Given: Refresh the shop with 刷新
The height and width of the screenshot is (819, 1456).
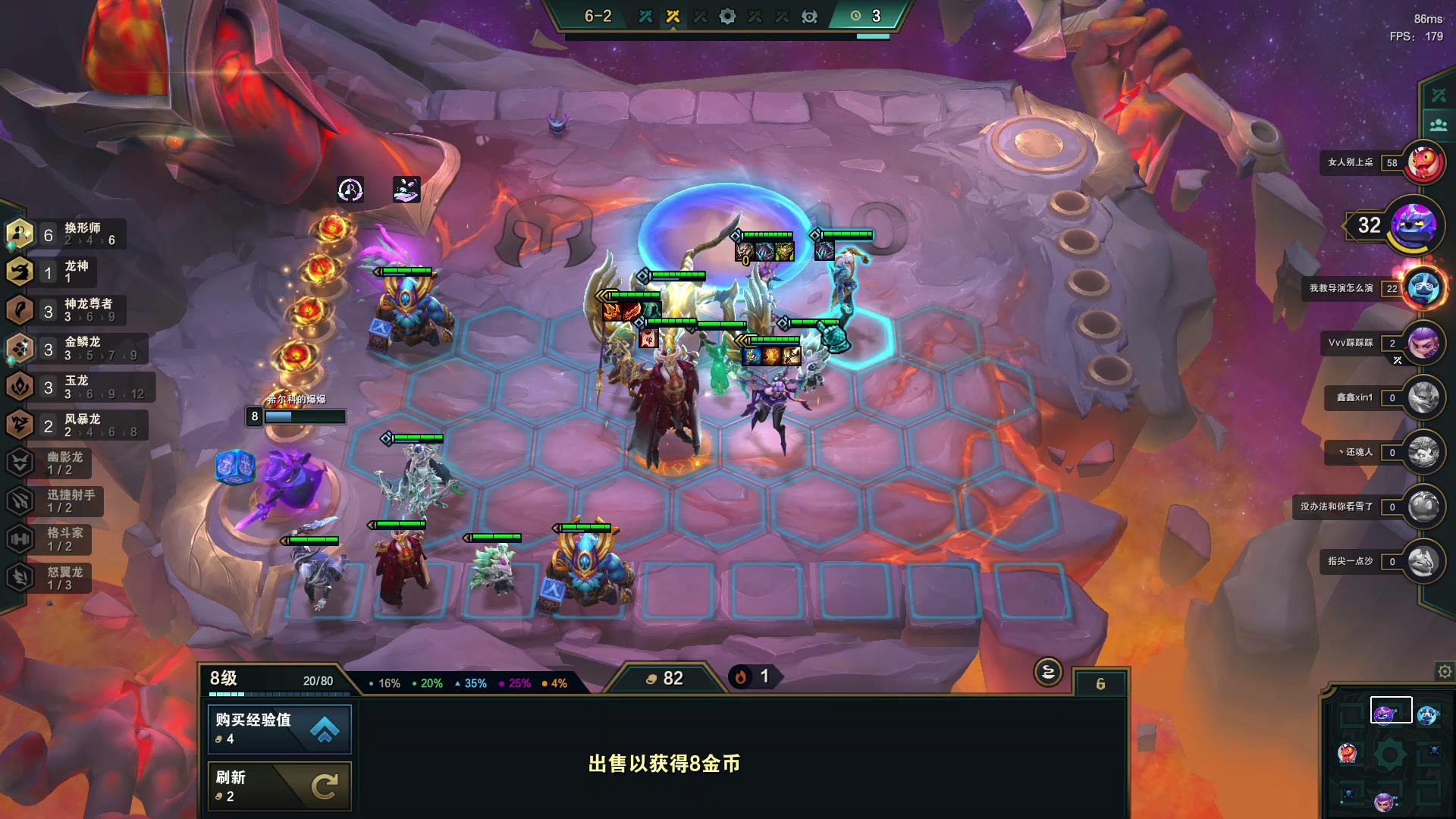Looking at the screenshot, I should coord(279,786).
